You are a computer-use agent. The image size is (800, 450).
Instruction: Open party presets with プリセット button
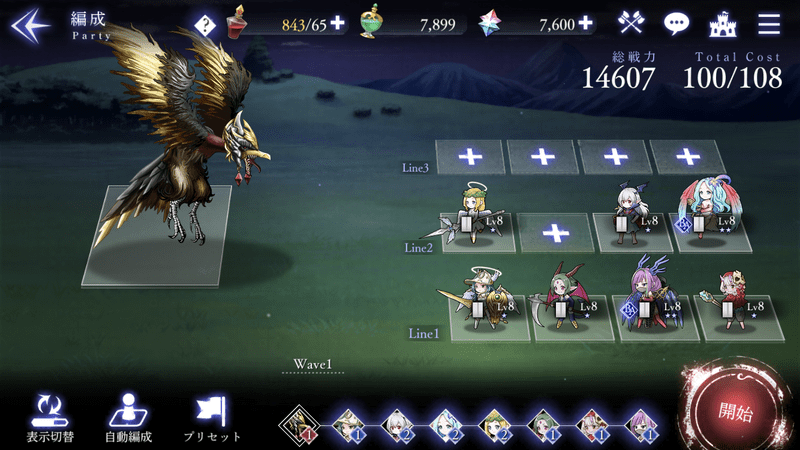(212, 417)
